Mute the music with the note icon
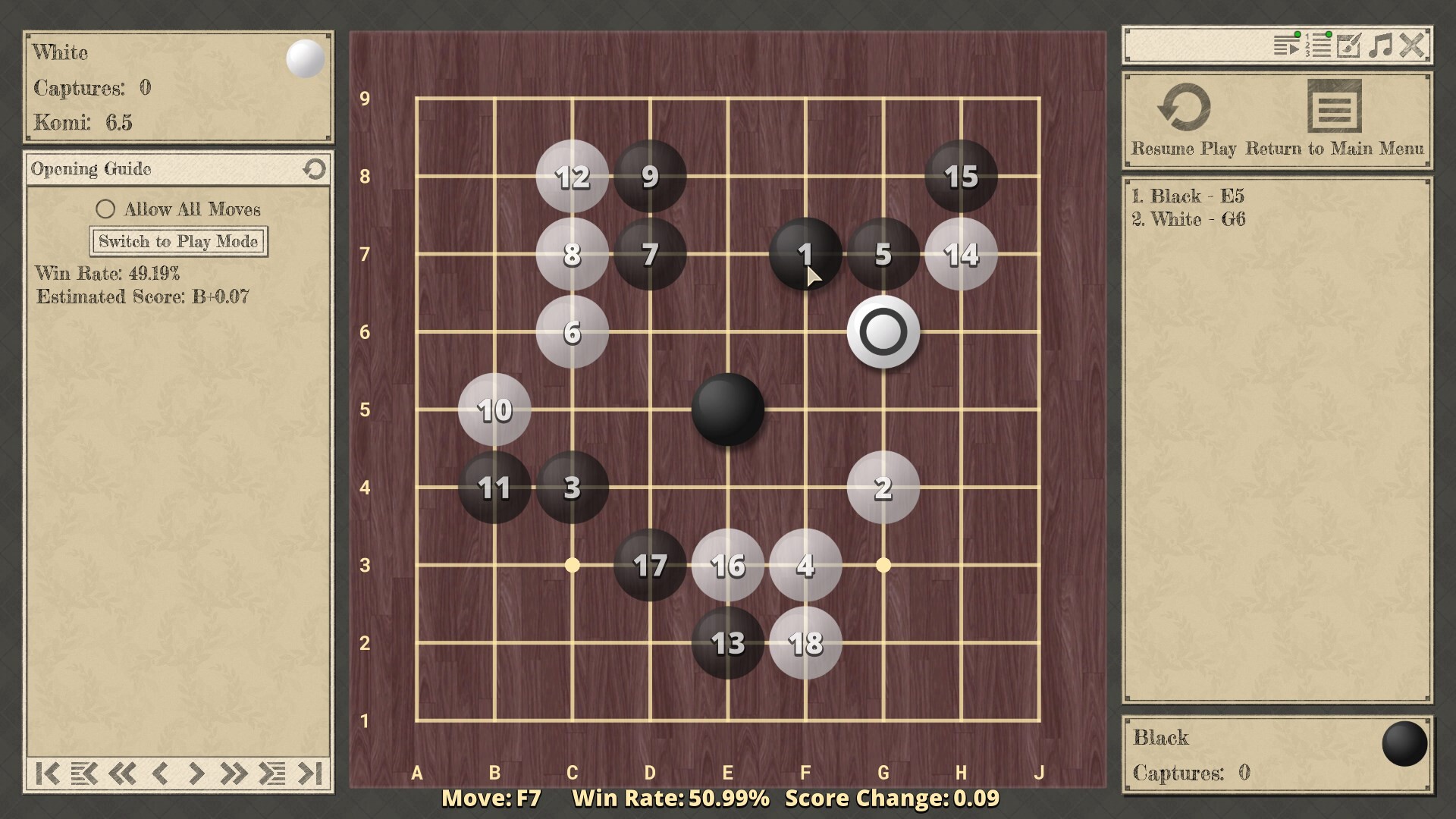 (x=1382, y=47)
